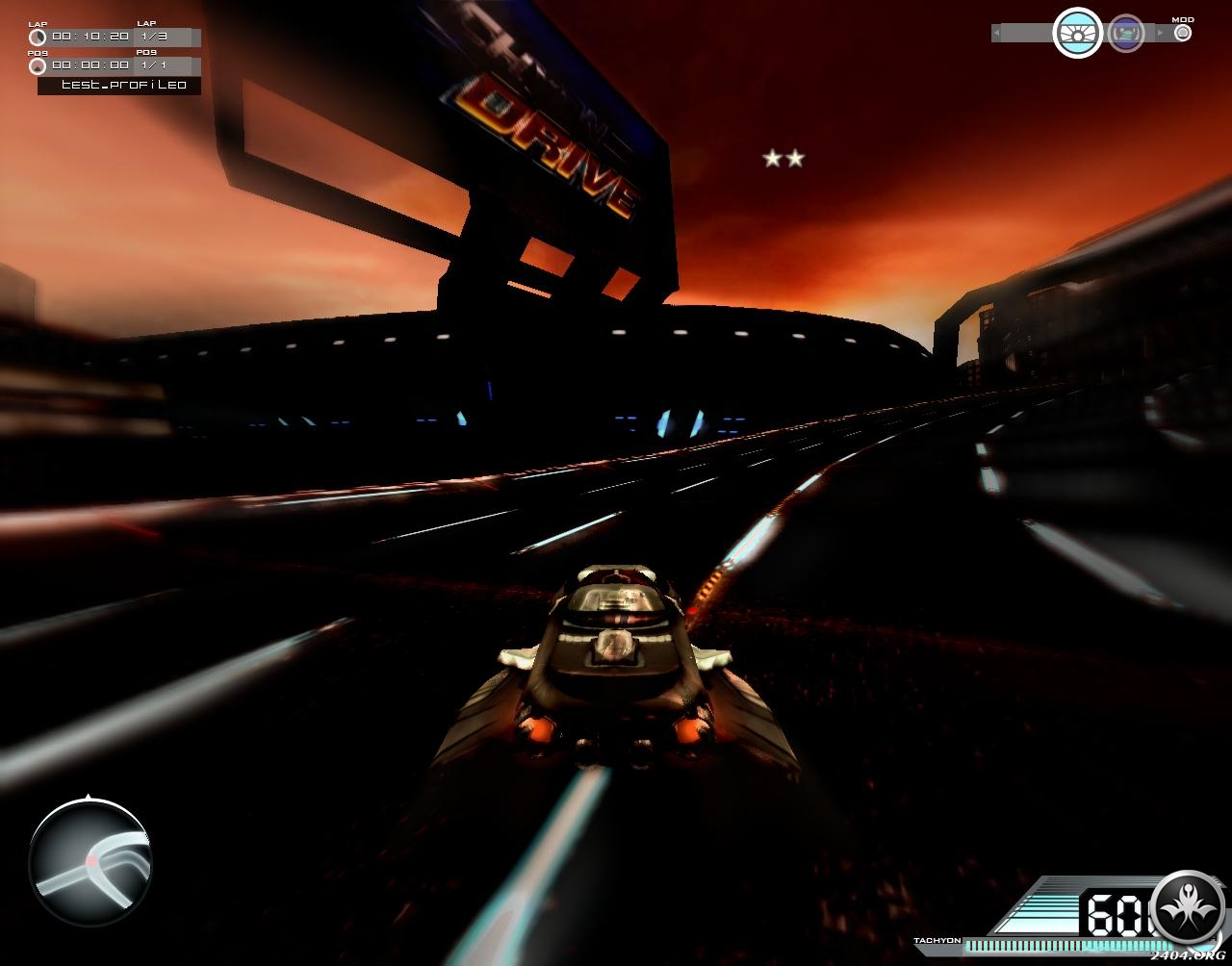
Task: Click the silver team emblem by the speedometer
Action: click(1188, 907)
